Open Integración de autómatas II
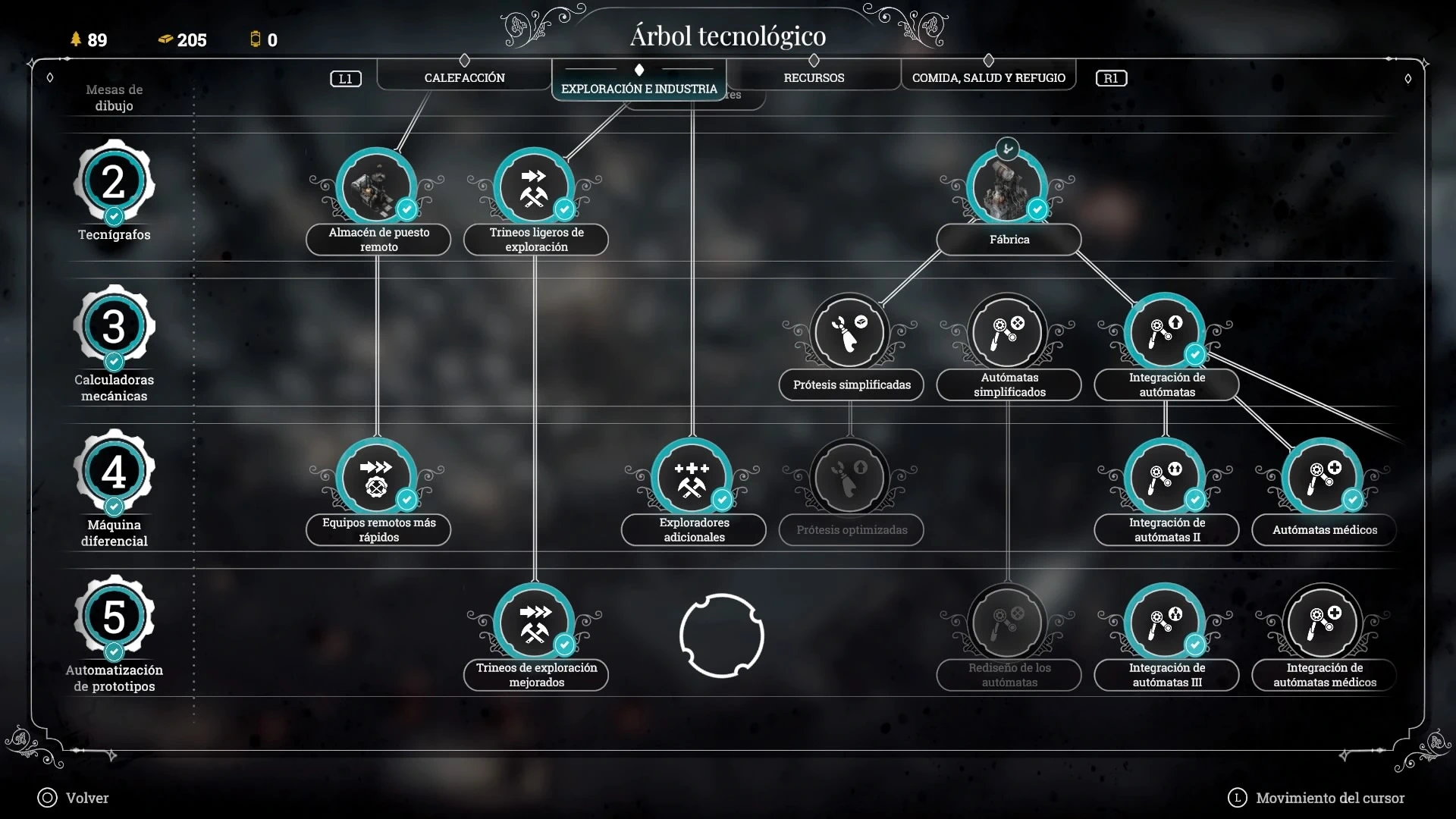 [x=1165, y=478]
